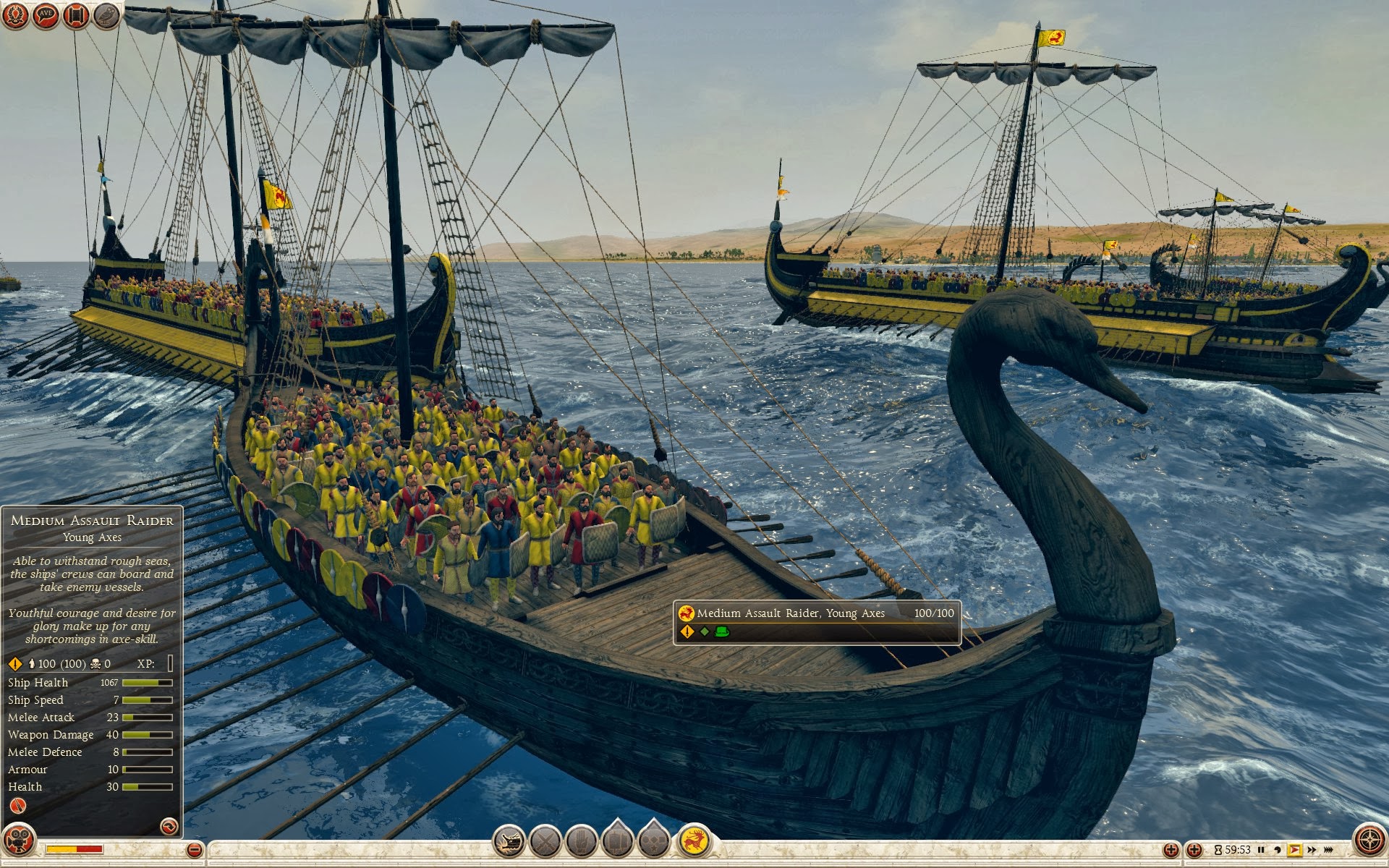Open the shapes-and-star unit grouping button
Viewport: 1389px width, 868px height.
[654, 841]
